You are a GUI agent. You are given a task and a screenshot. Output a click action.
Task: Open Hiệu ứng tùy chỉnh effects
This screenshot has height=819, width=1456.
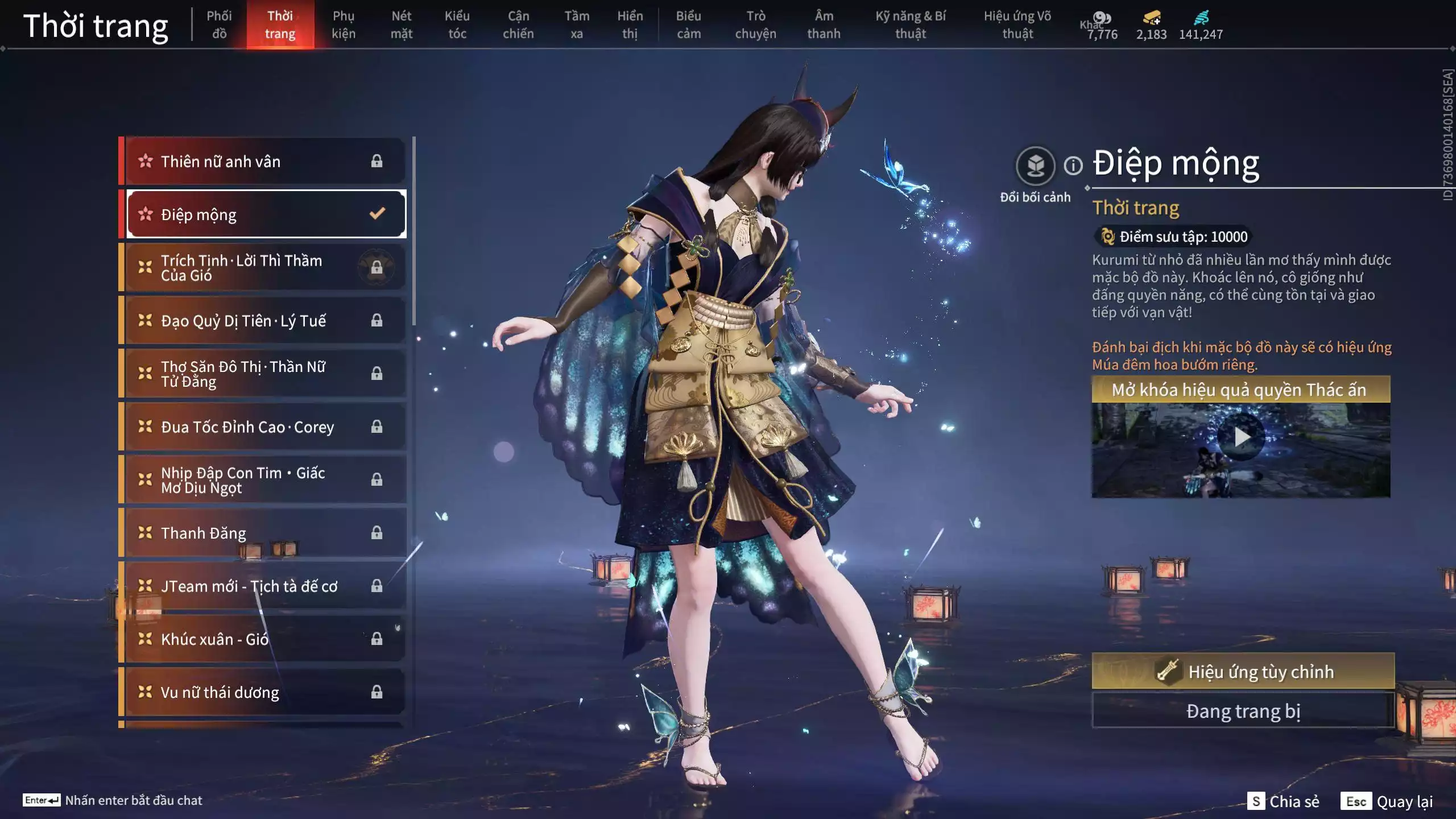[1243, 672]
